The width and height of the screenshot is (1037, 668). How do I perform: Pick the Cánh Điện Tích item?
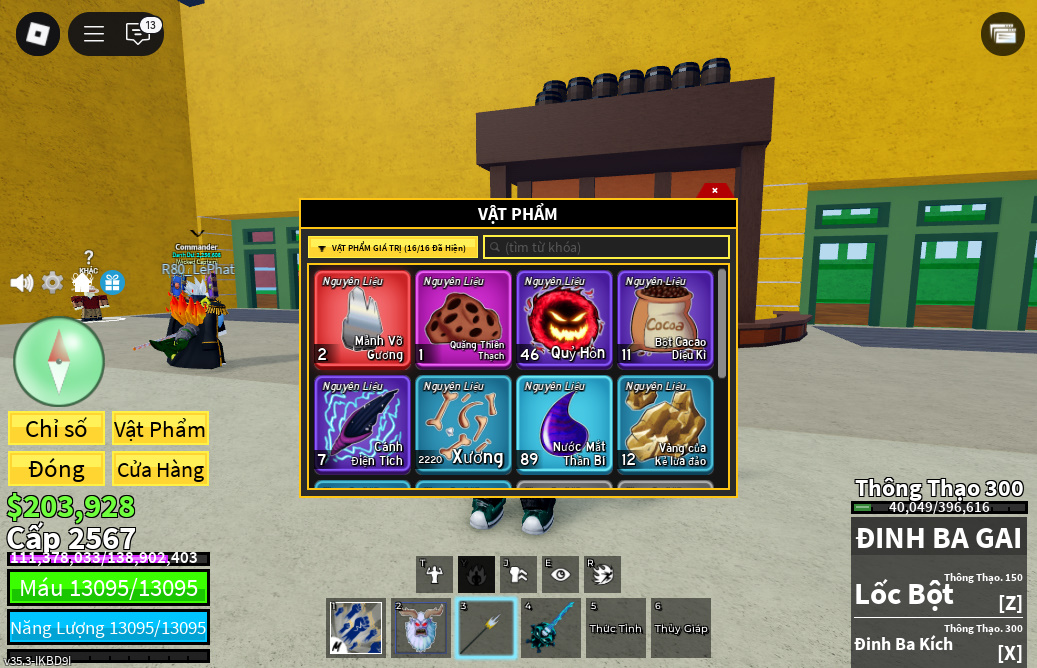tap(362, 423)
